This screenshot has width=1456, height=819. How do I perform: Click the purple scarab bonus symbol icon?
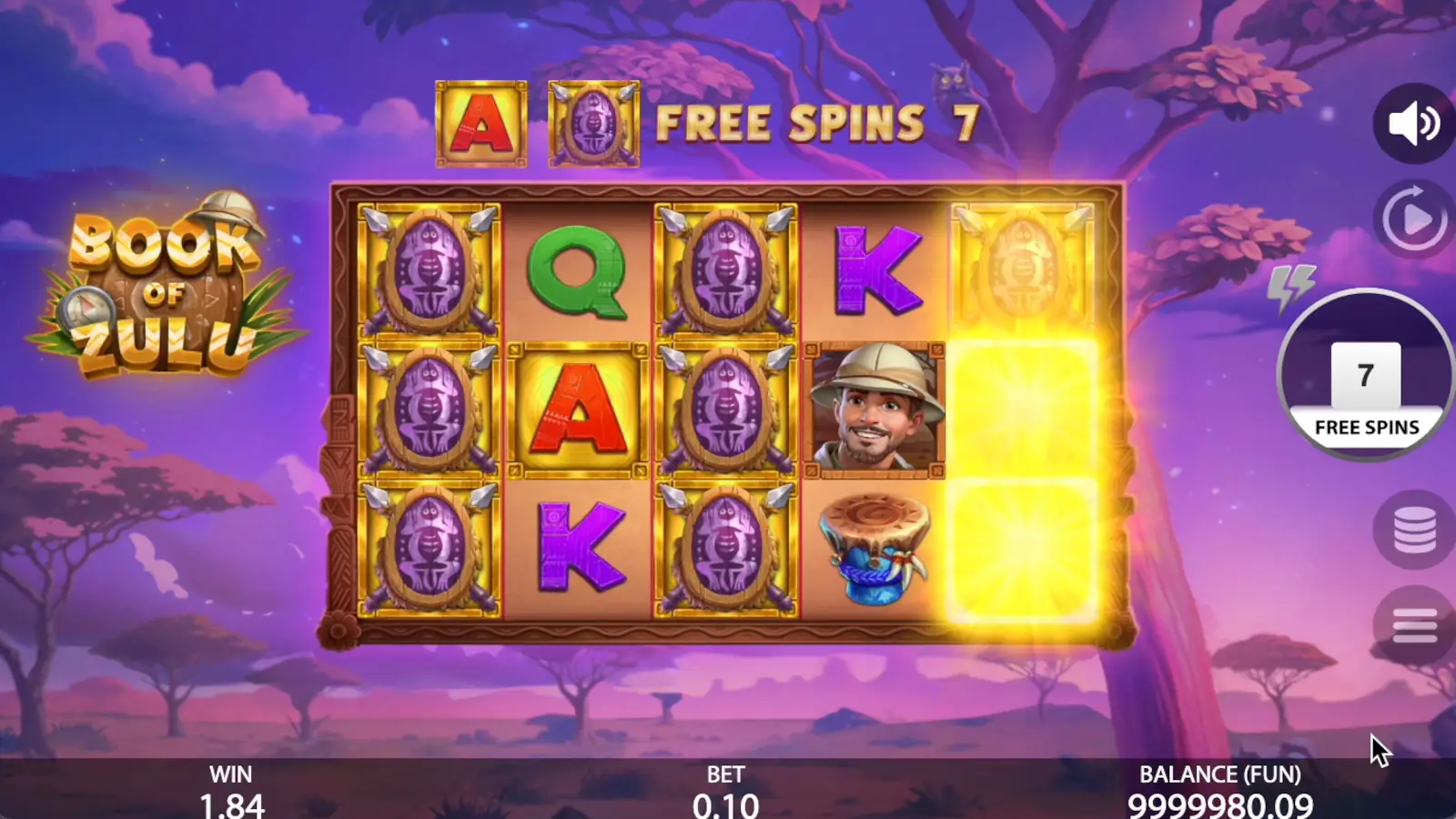coord(592,123)
